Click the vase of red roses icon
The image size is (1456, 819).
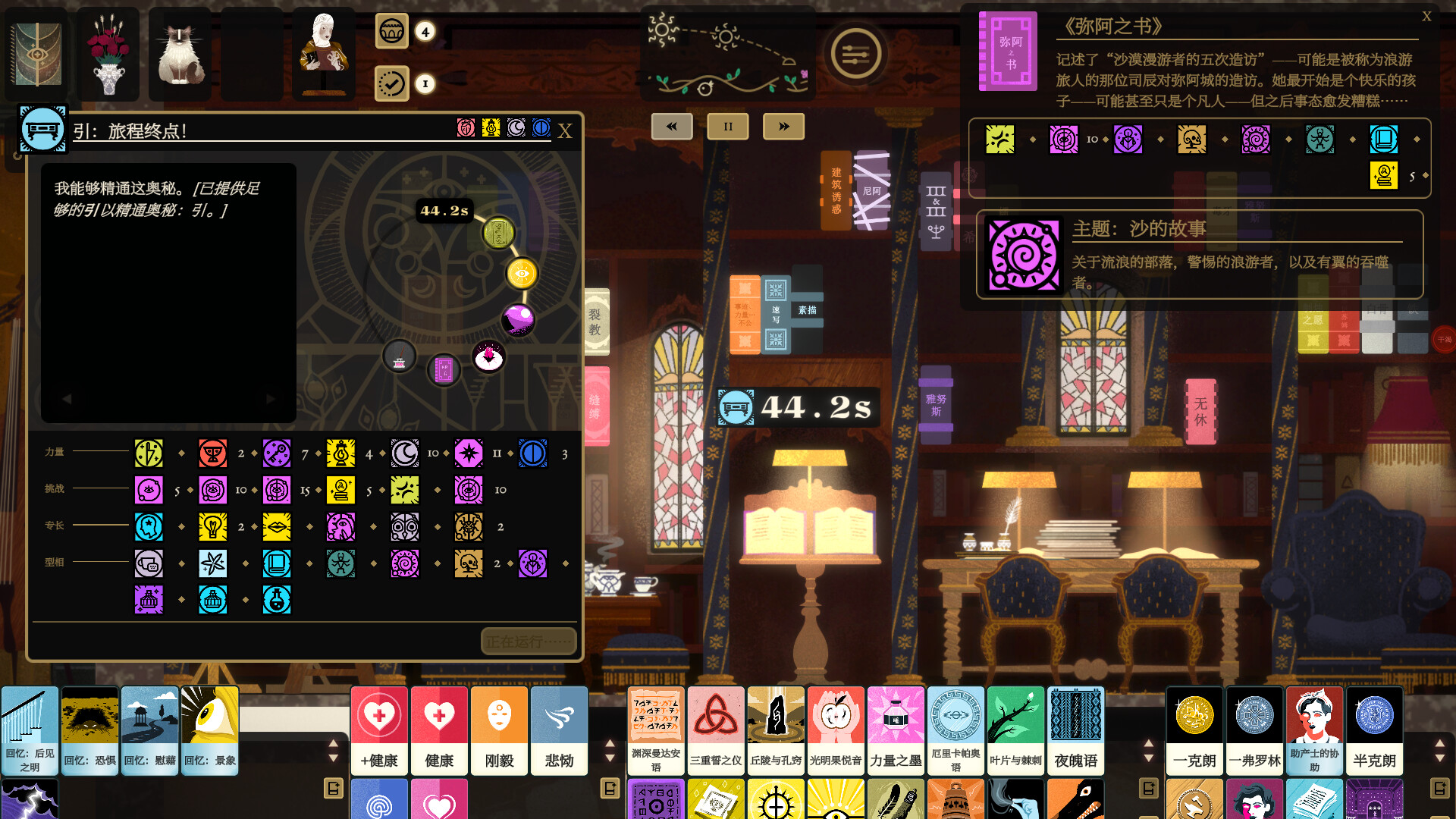[108, 54]
